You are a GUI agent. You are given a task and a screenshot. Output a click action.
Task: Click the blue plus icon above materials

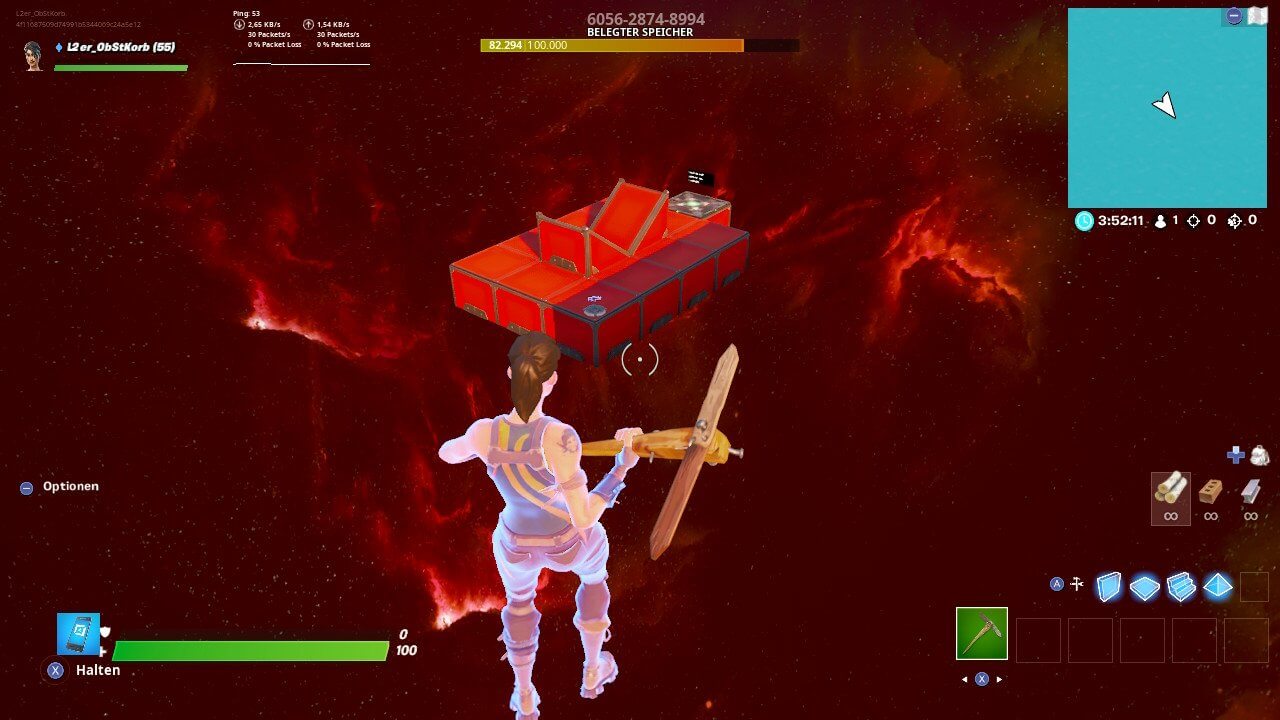click(x=1234, y=455)
